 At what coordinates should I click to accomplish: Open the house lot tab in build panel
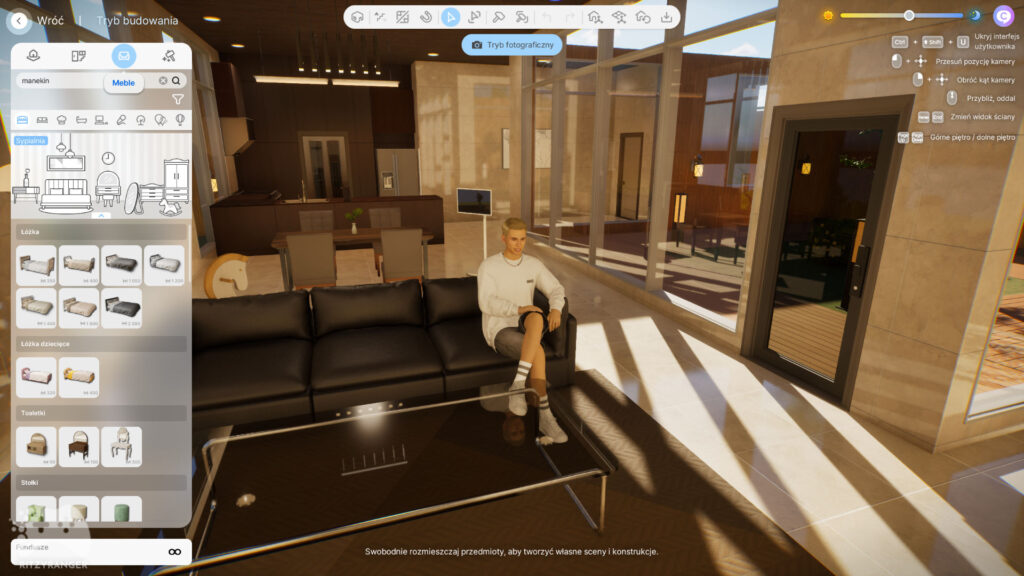[x=34, y=56]
